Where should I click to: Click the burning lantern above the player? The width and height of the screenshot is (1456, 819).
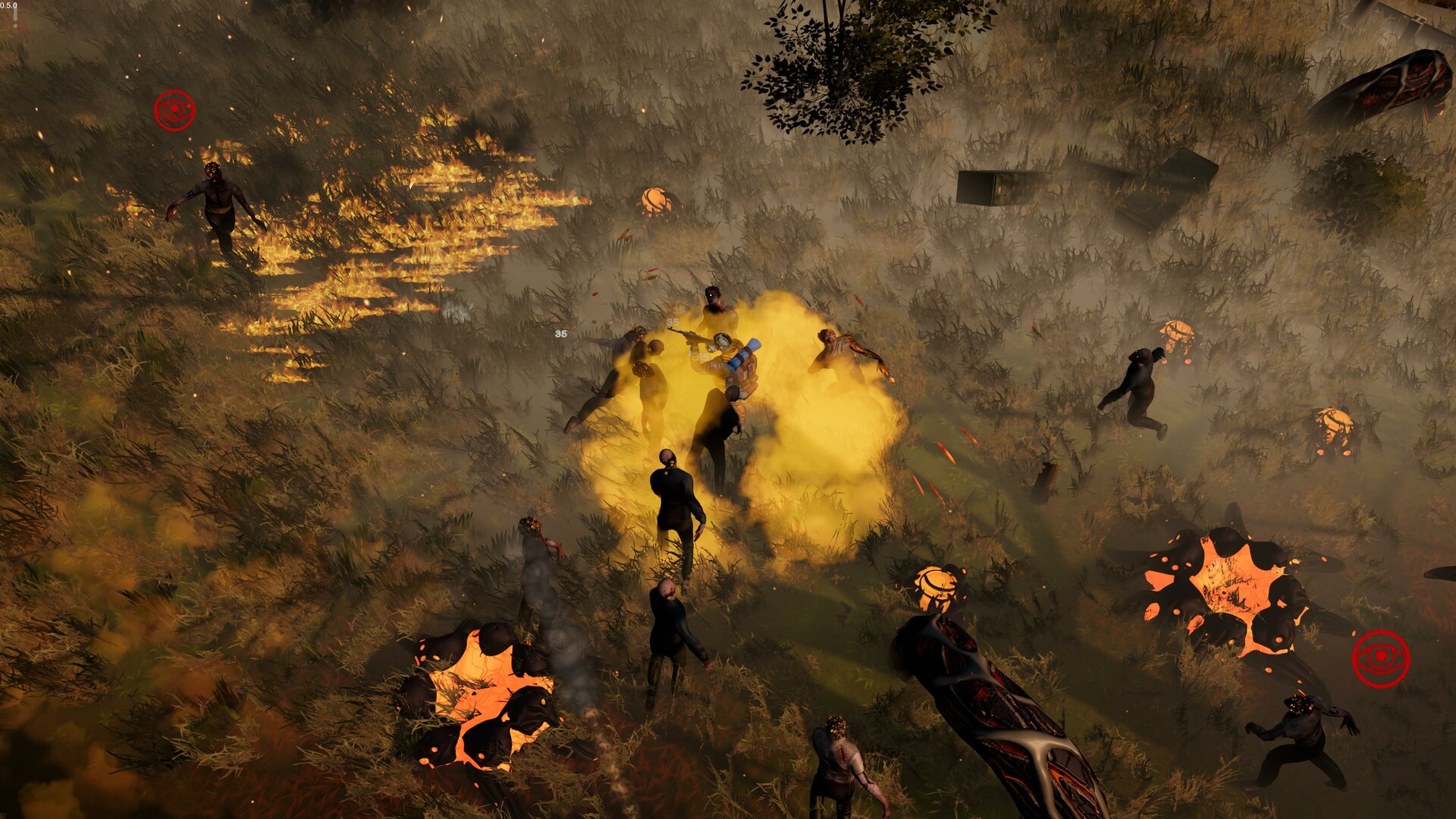(655, 202)
